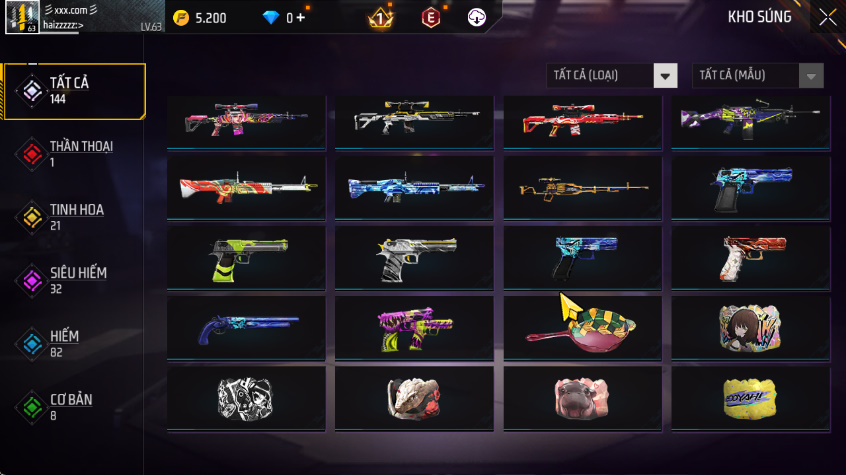This screenshot has height=475, width=846.
Task: Select the red-white long shotgun skin
Action: [x=246, y=187]
